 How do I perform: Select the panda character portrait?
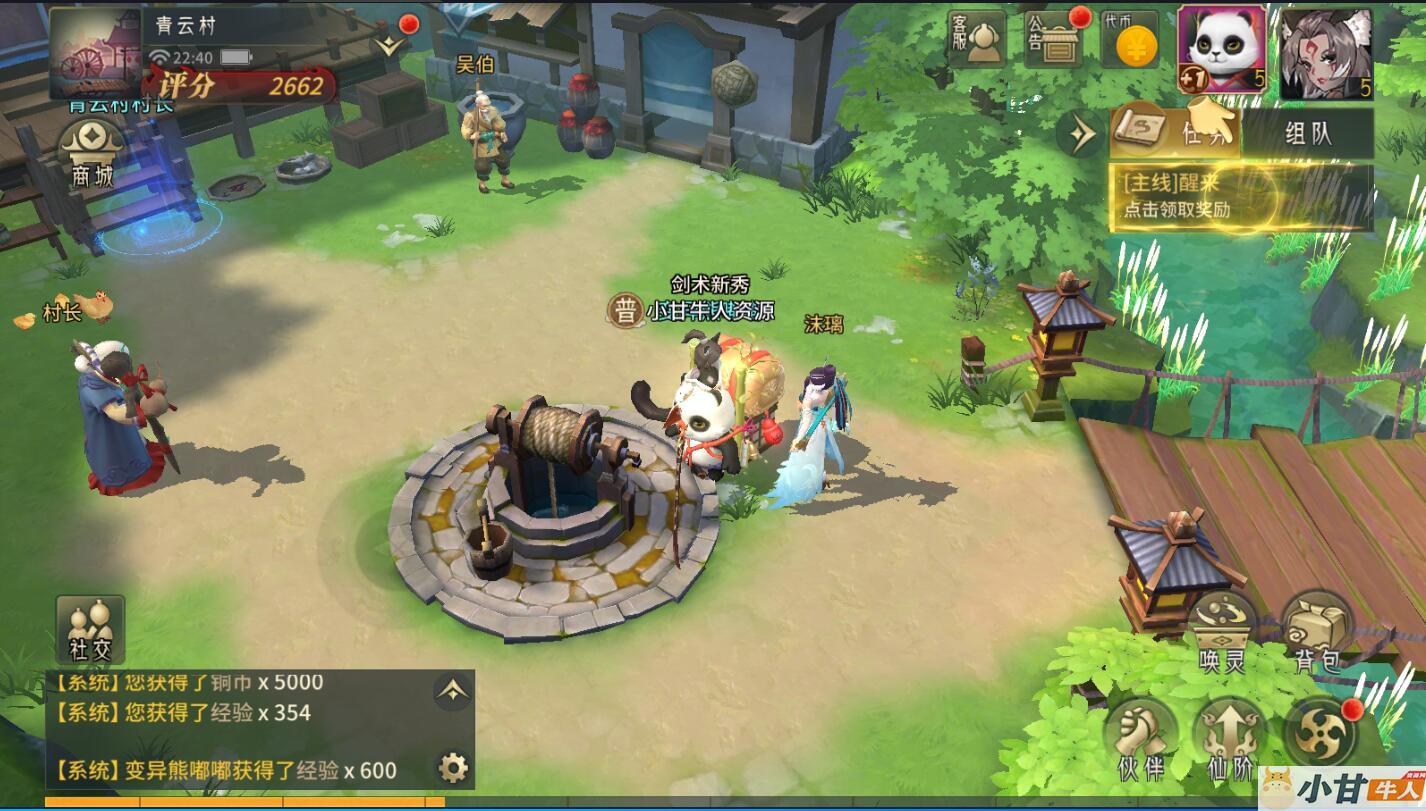1222,50
